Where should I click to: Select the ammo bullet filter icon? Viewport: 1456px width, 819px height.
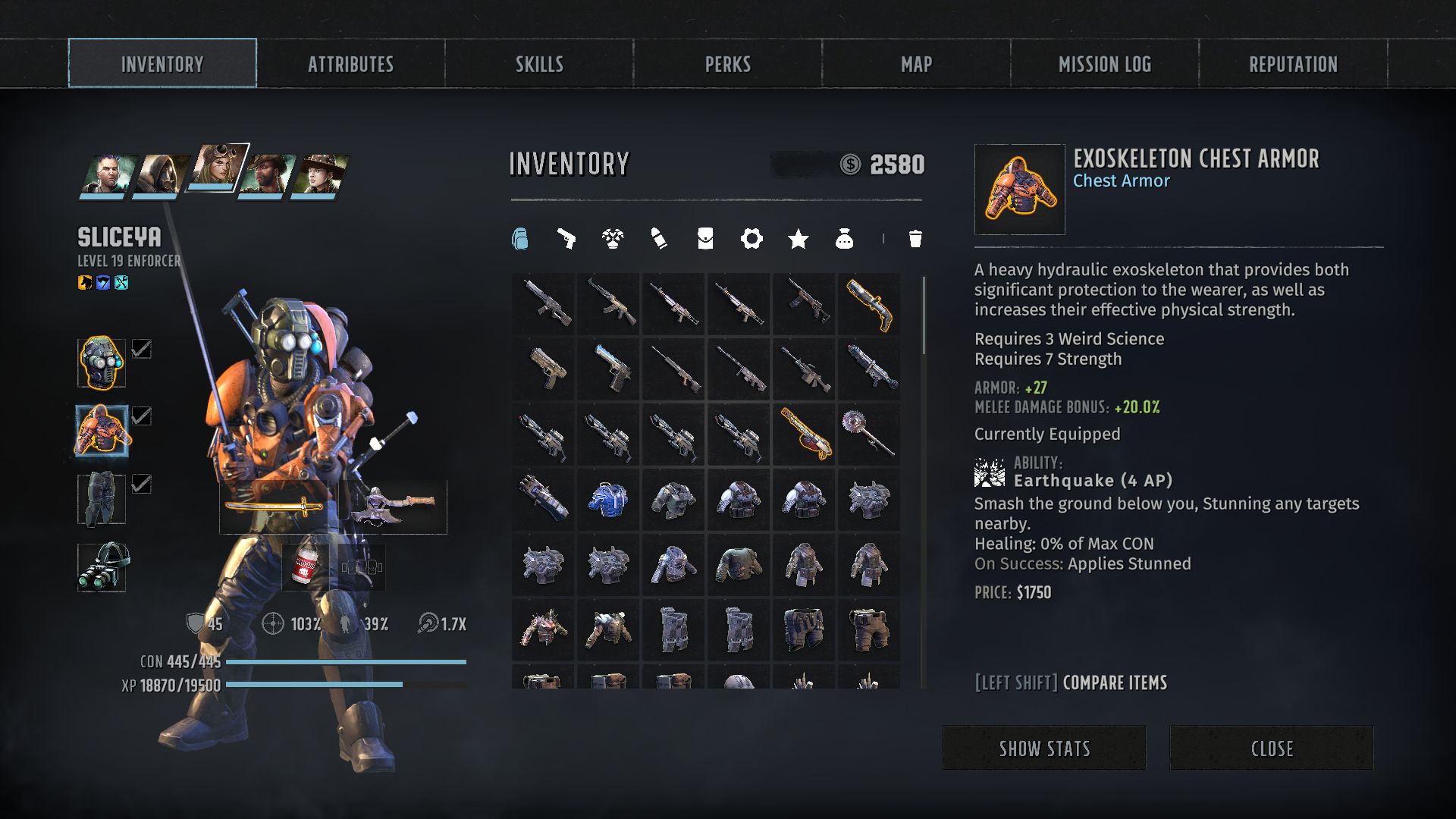click(x=658, y=239)
